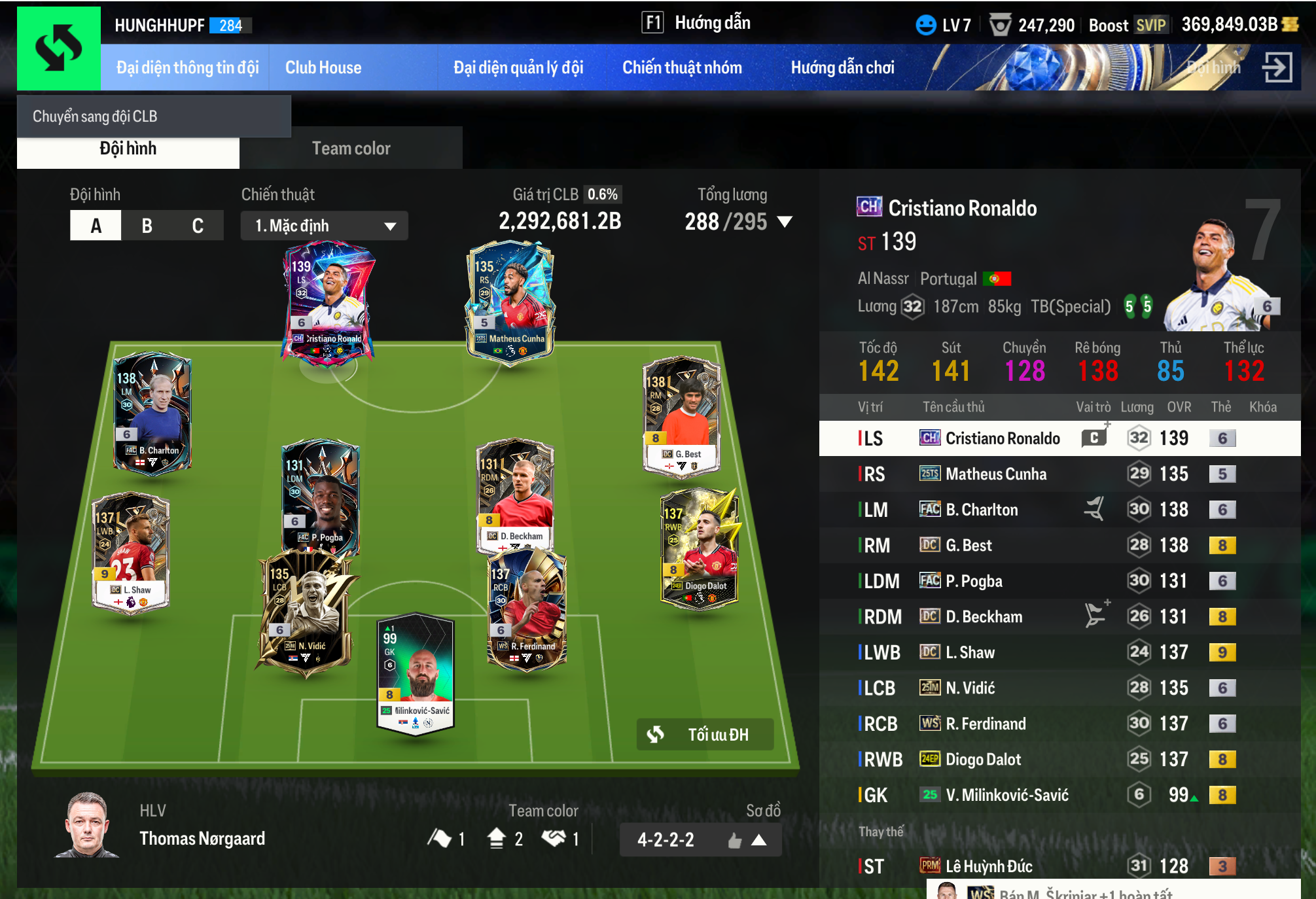Select coach Thomas Nørgaard portrait

click(88, 825)
